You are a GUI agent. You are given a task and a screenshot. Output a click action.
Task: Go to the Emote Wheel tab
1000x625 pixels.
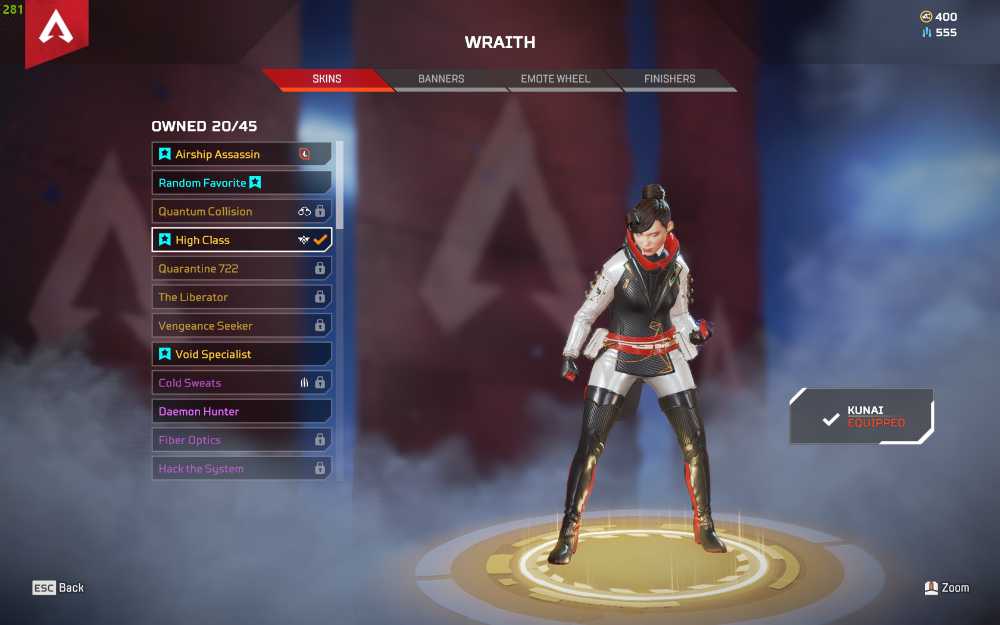tap(555, 79)
